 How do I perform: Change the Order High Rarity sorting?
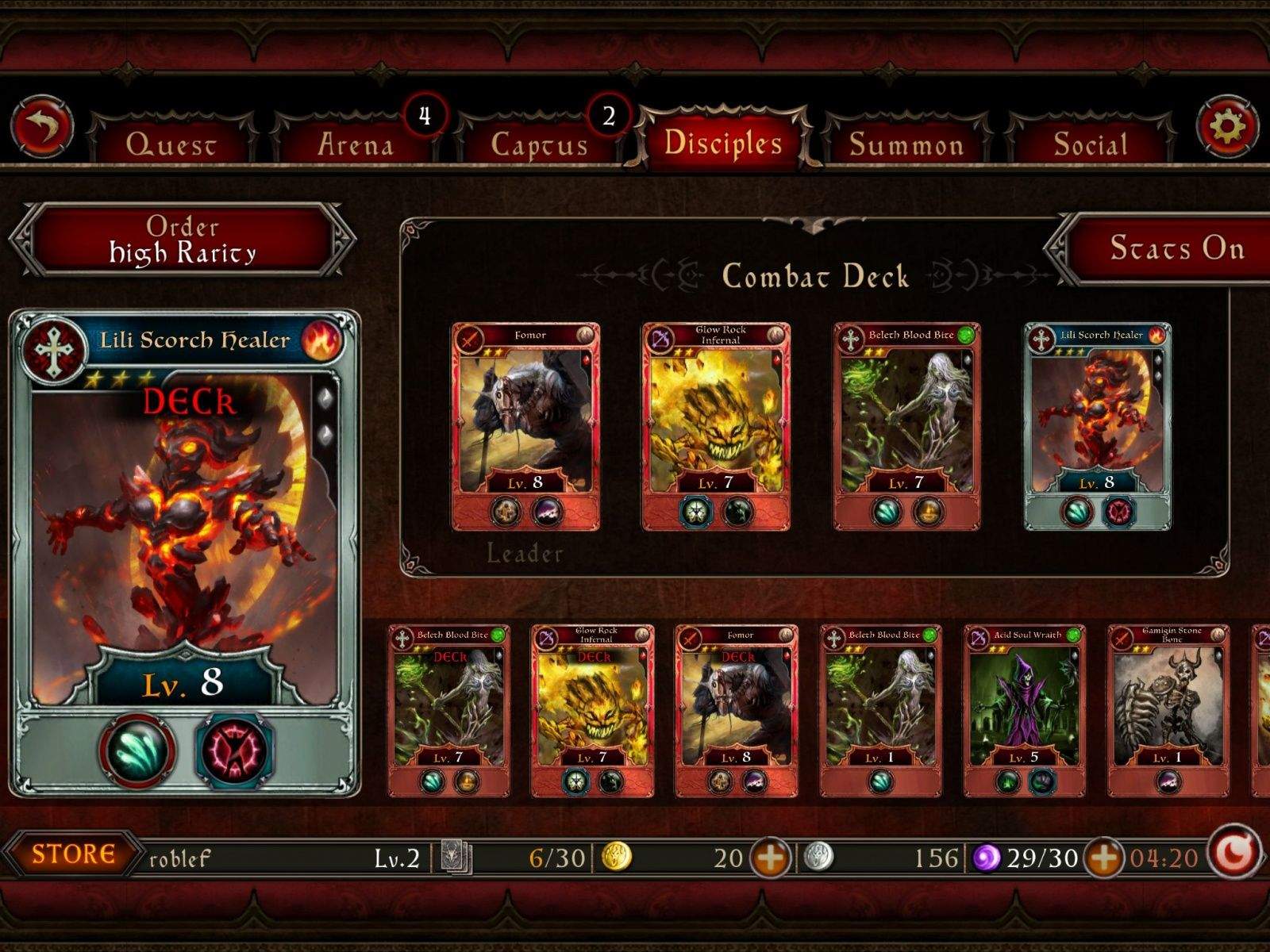click(182, 240)
